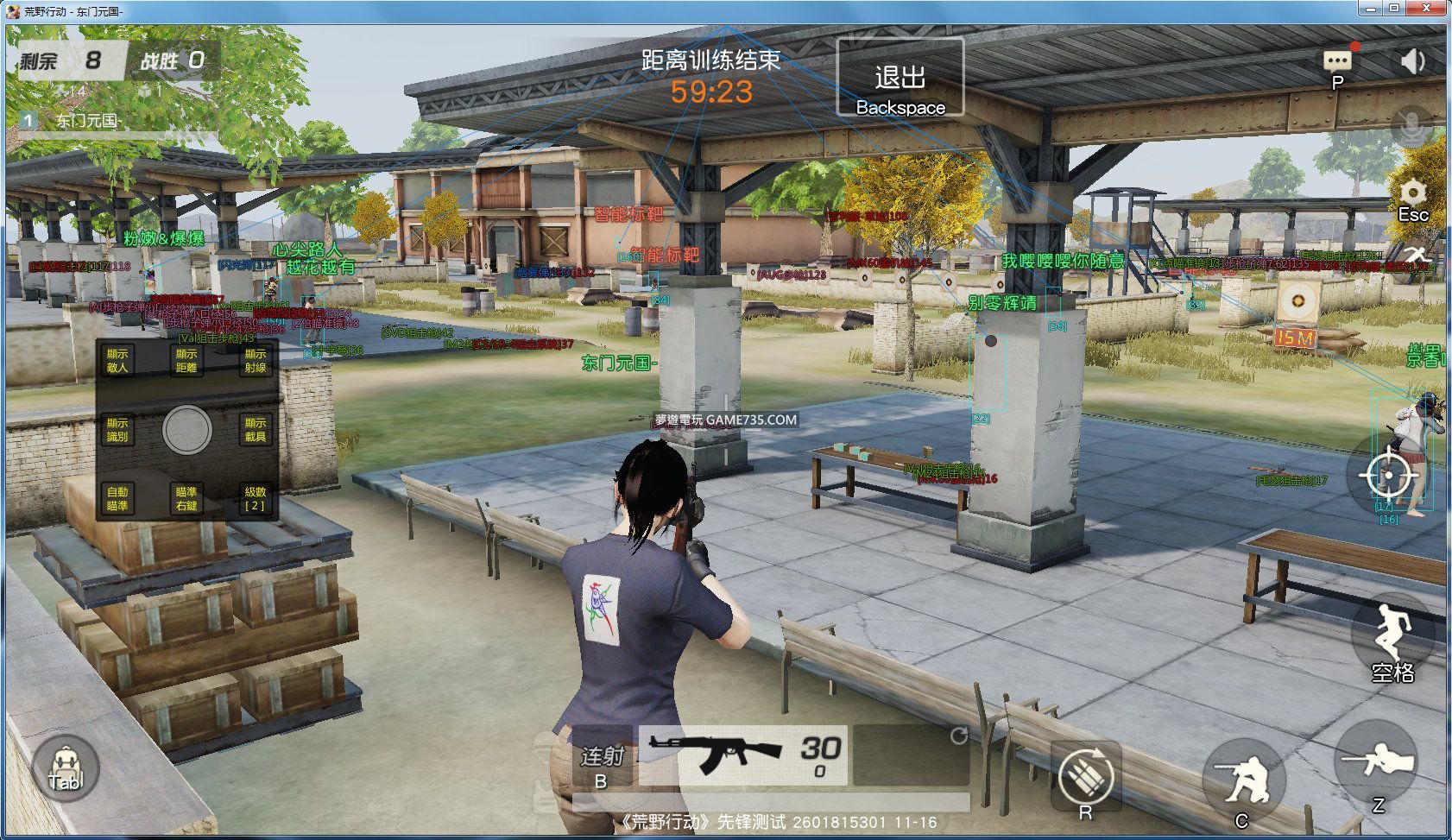
Task: Toggle the speaker sound icon
Action: [x=1412, y=60]
